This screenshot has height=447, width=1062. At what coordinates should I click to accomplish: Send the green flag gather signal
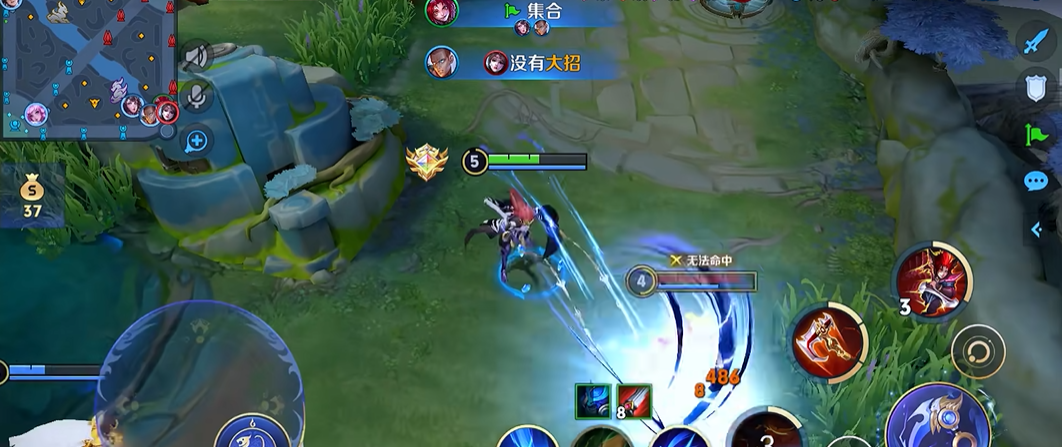point(1035,134)
